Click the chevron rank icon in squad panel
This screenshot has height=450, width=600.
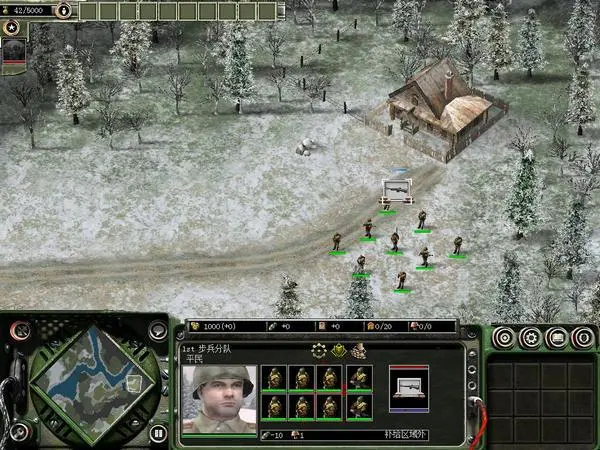(x=339, y=350)
